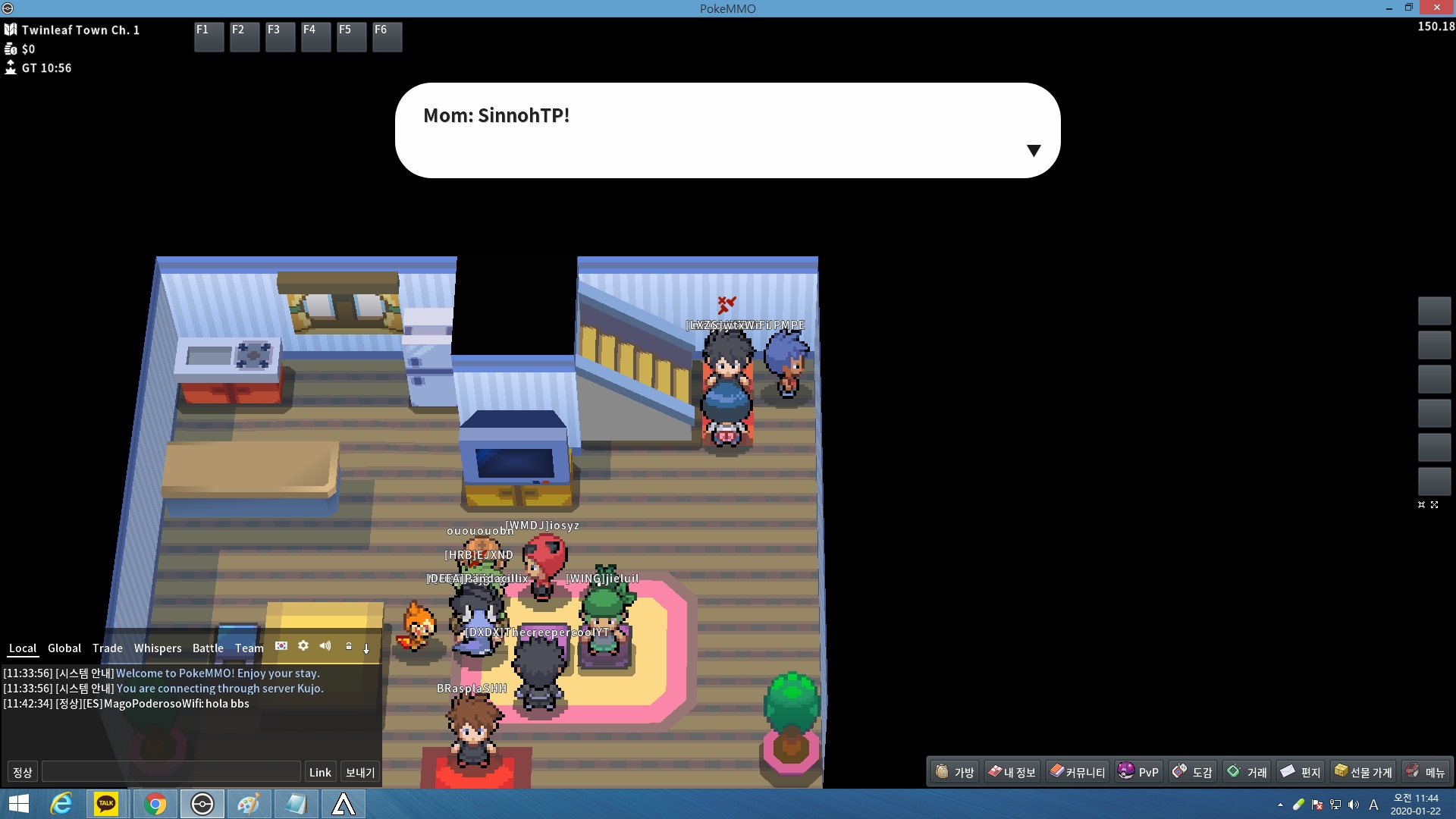The image size is (1456, 819).
Task: Open the 도감 Pokédex
Action: point(1193,772)
